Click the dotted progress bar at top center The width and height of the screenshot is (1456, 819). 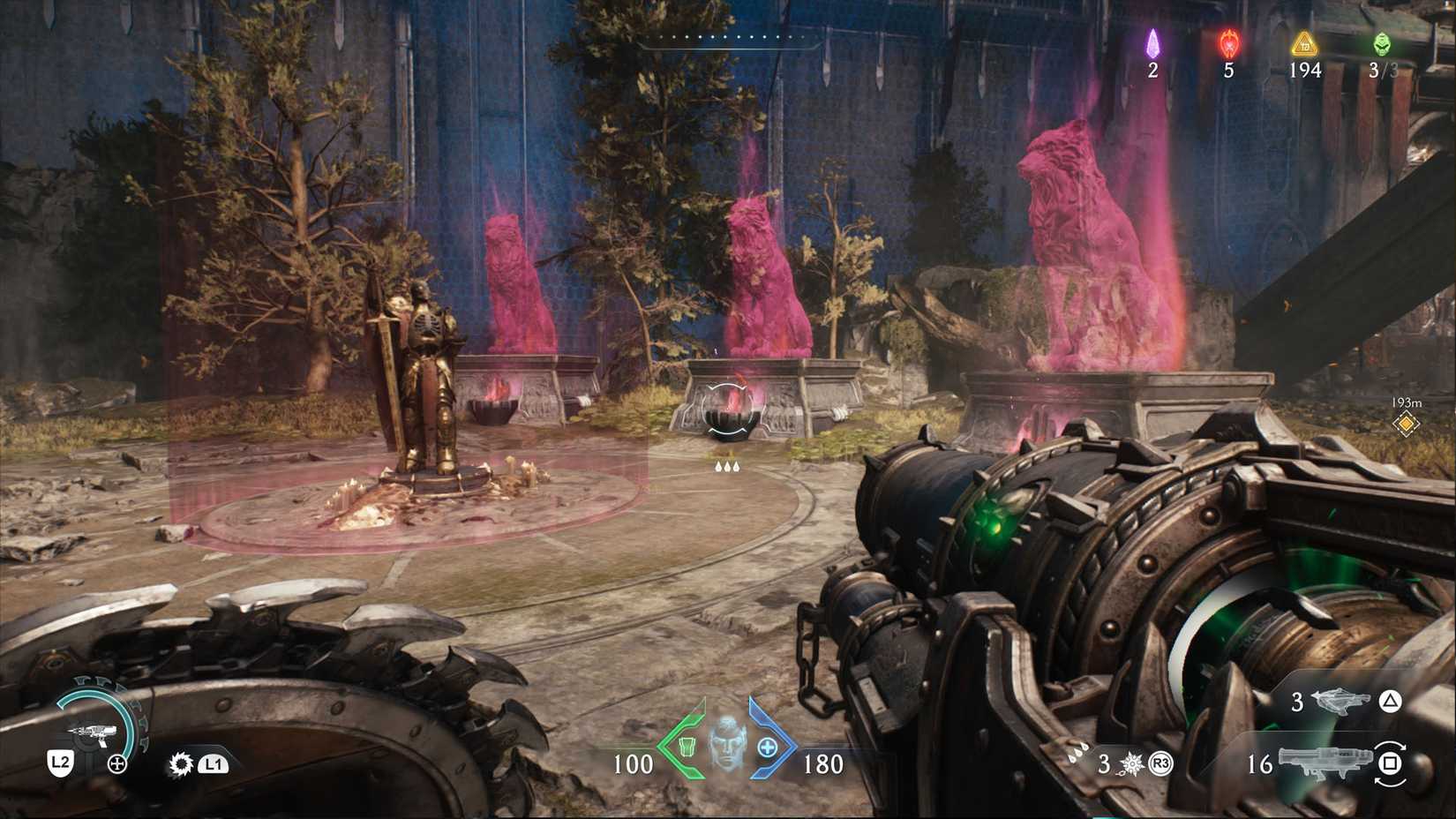pyautogui.click(x=725, y=38)
